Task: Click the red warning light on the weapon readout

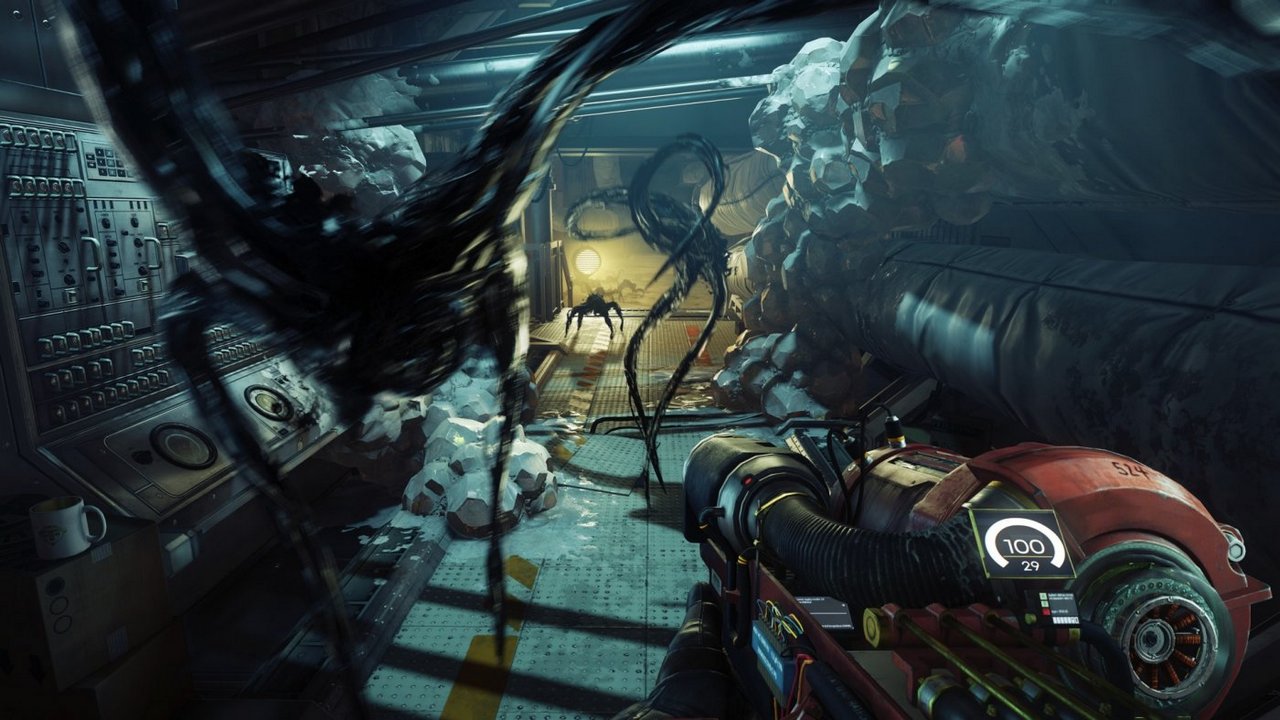Action: pos(1046,611)
